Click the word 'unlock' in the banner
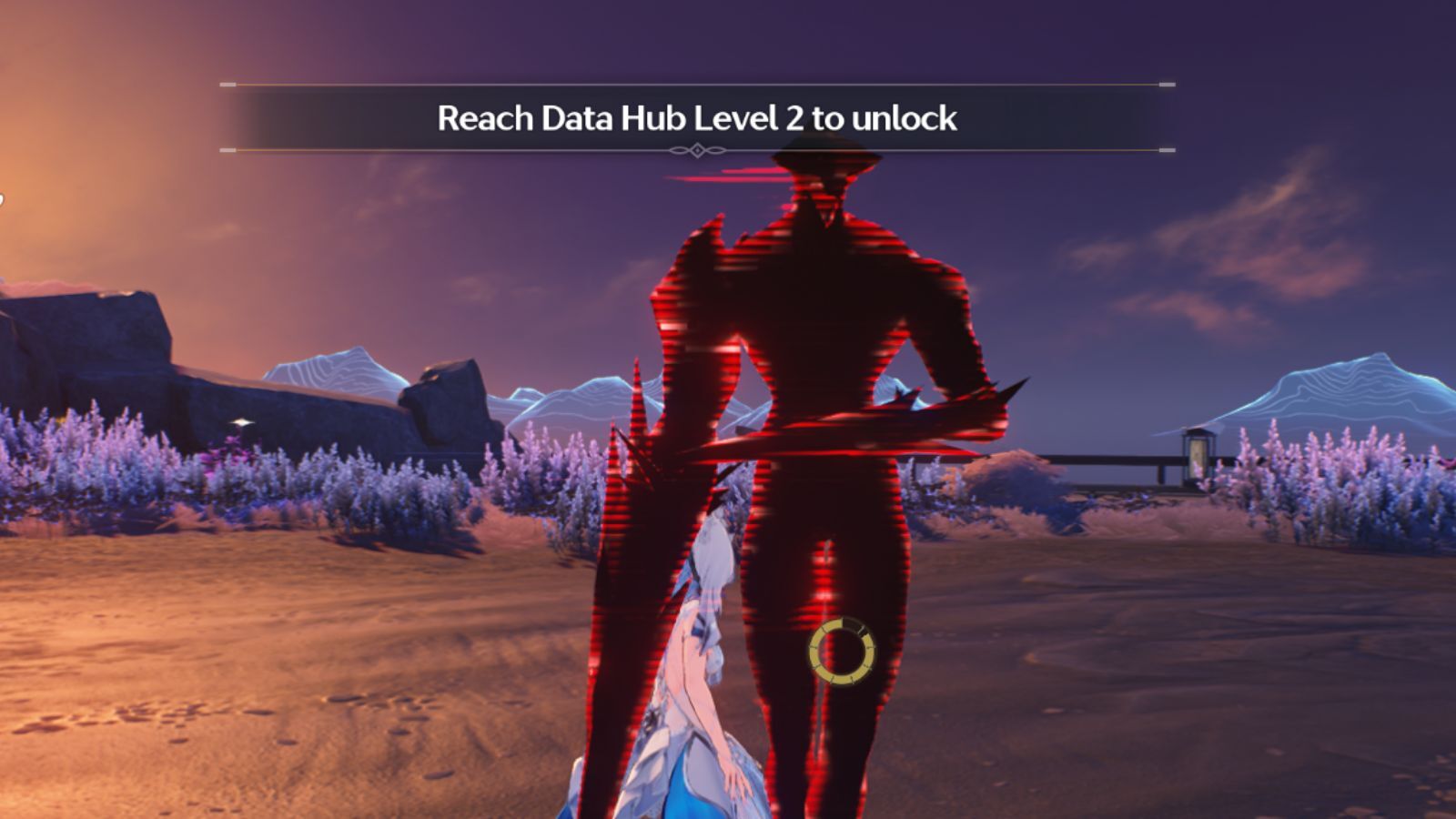Viewport: 1456px width, 819px height. (906, 116)
